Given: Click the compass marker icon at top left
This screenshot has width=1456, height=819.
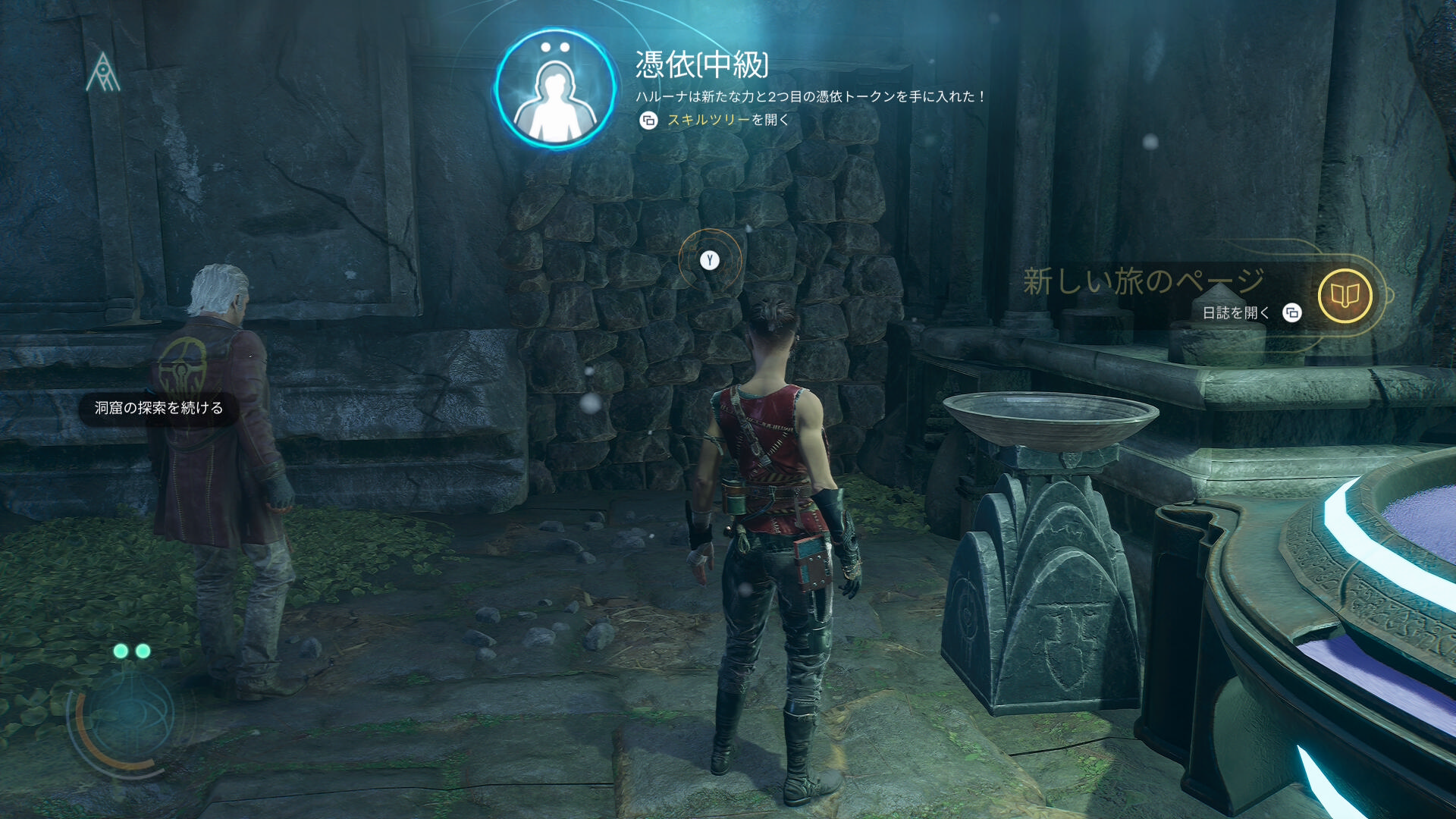Looking at the screenshot, I should tap(103, 73).
